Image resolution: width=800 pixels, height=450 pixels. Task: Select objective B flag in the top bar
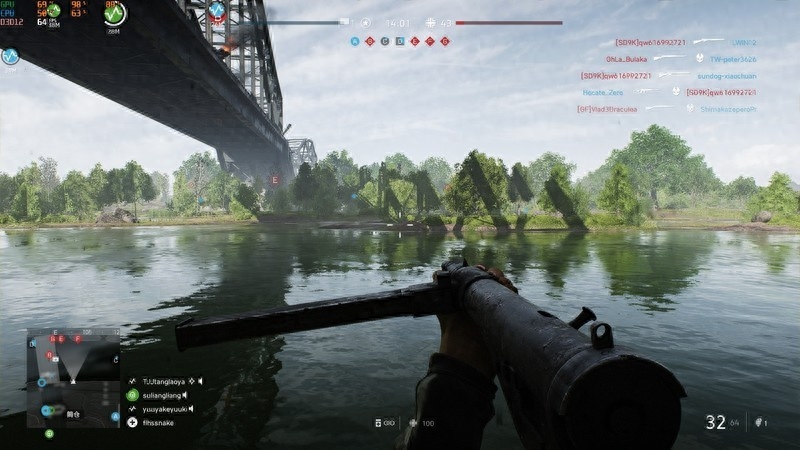pyautogui.click(x=370, y=41)
